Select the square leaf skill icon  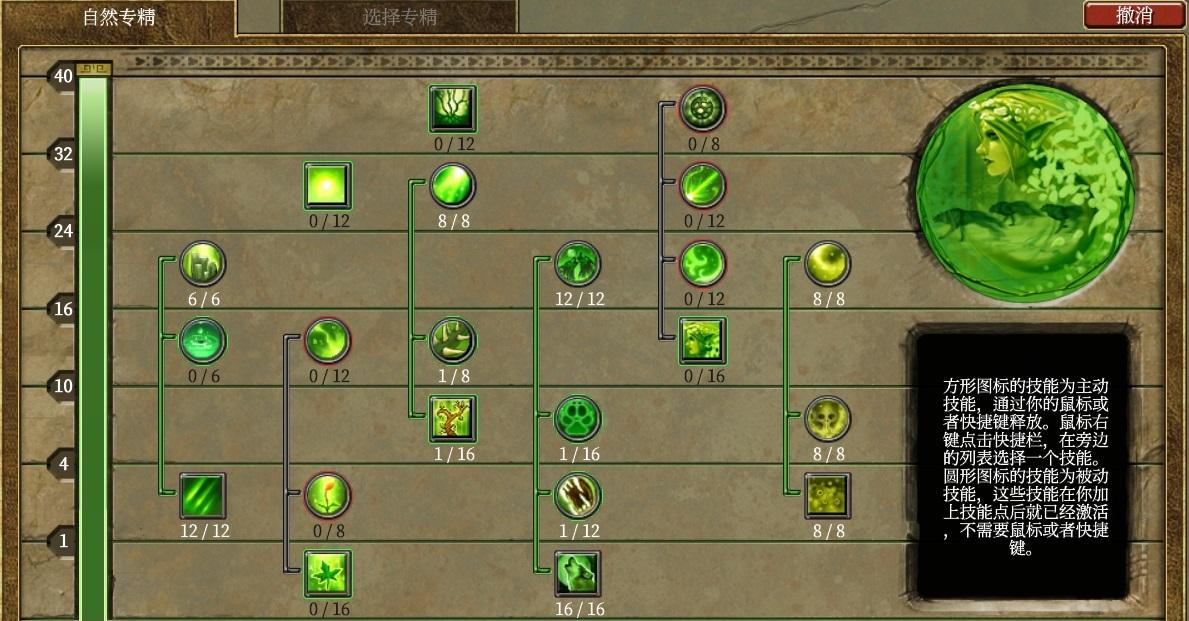point(327,574)
